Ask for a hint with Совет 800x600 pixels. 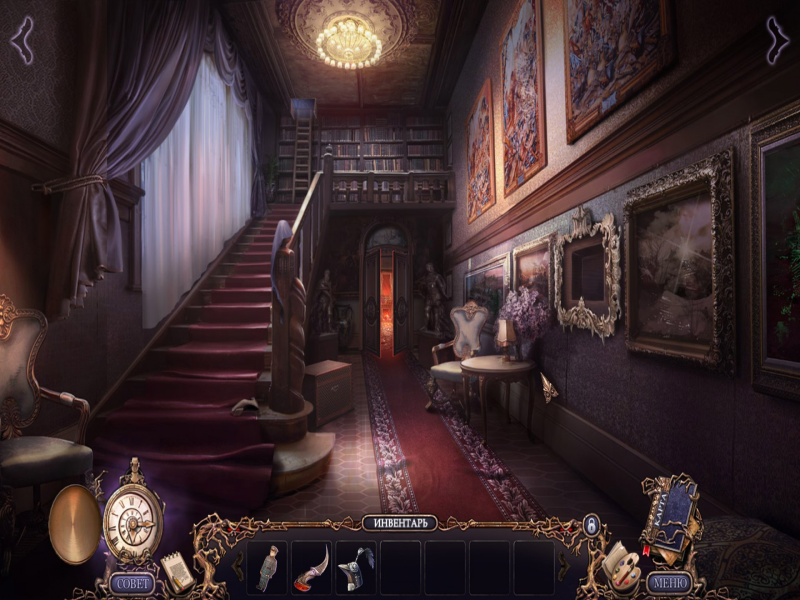pyautogui.click(x=133, y=582)
